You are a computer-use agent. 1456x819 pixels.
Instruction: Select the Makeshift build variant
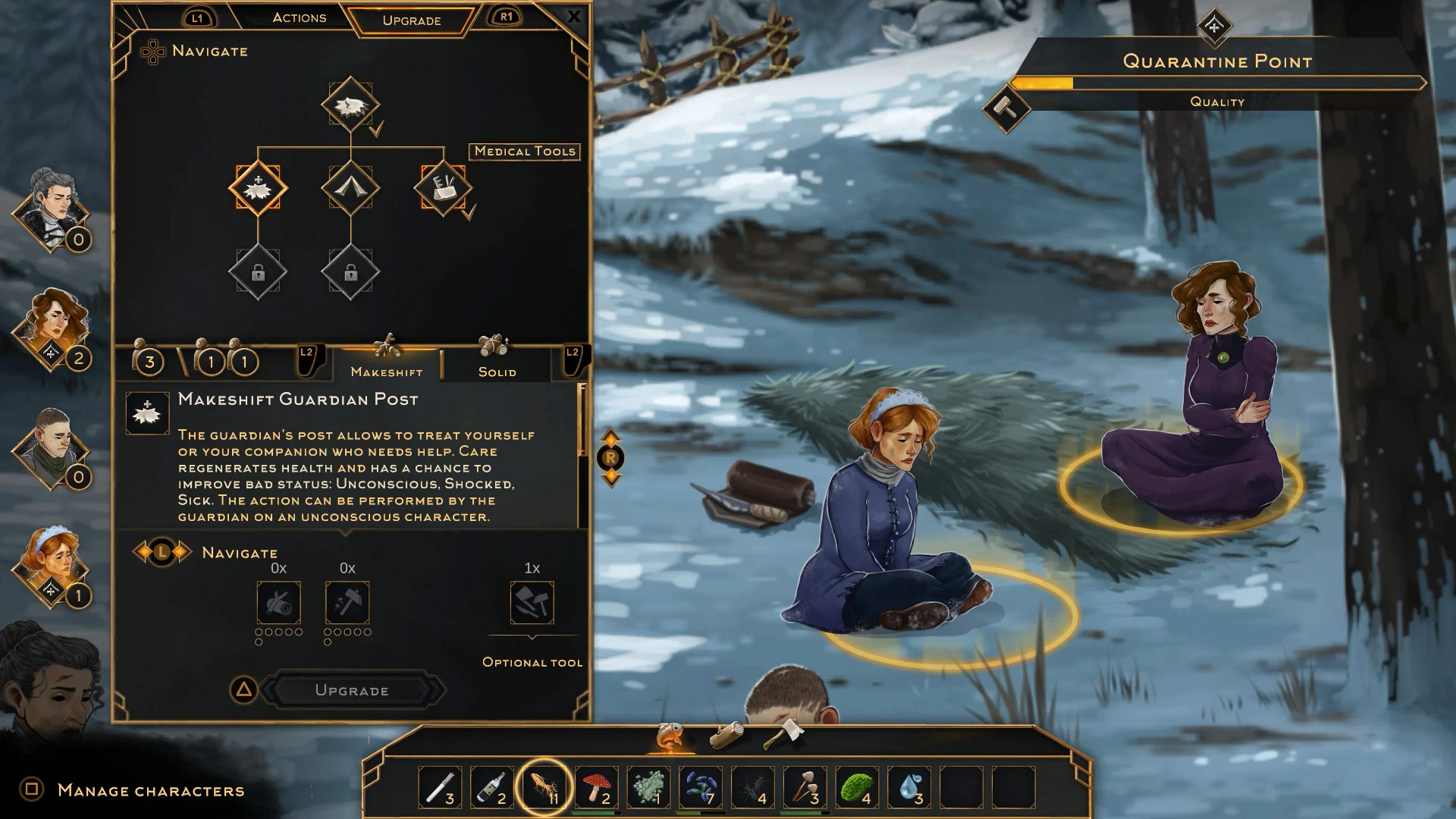[x=388, y=371]
